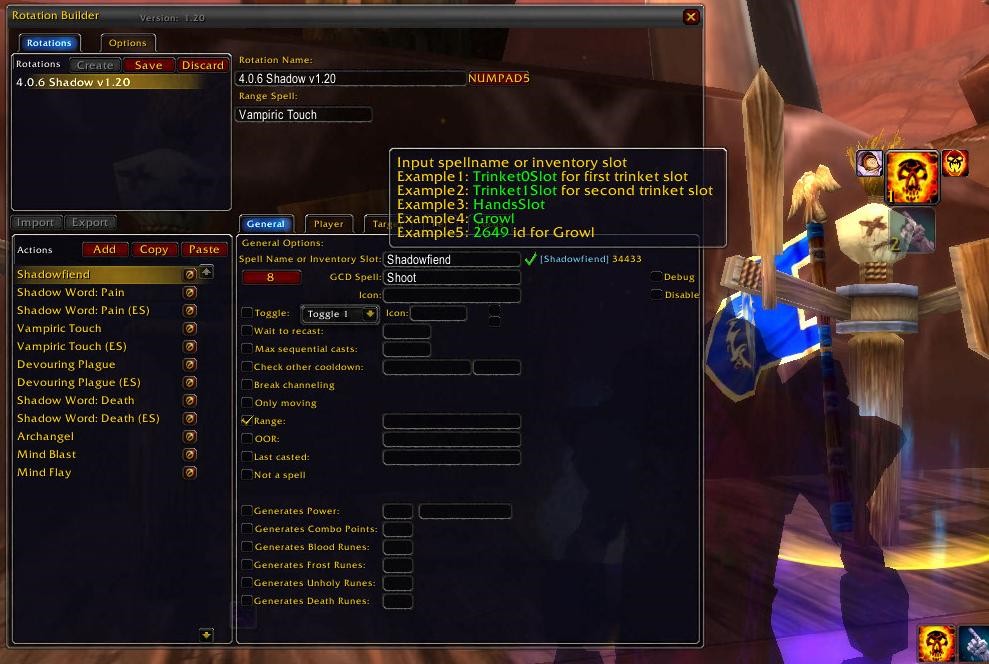Select the Mind Blast action

tap(47, 454)
